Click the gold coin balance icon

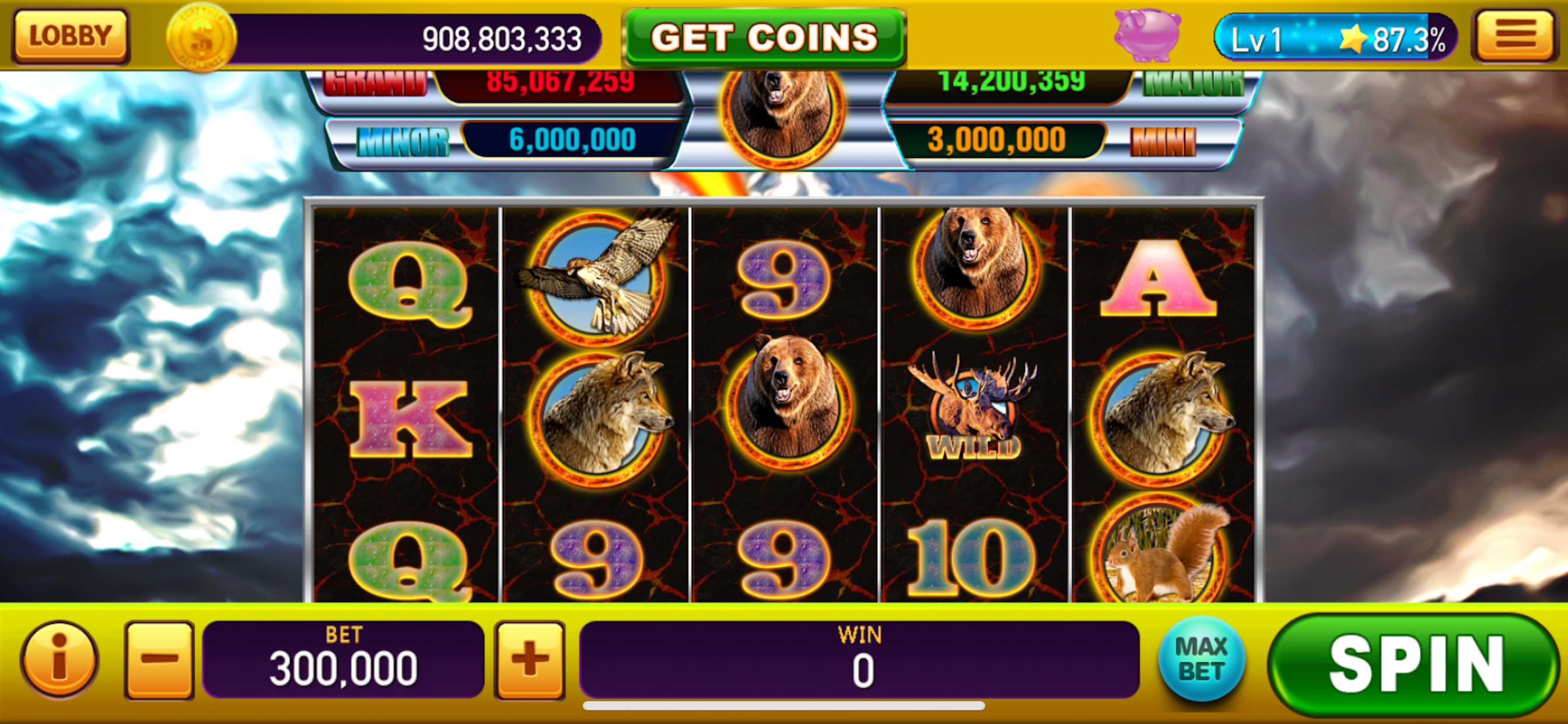click(201, 38)
